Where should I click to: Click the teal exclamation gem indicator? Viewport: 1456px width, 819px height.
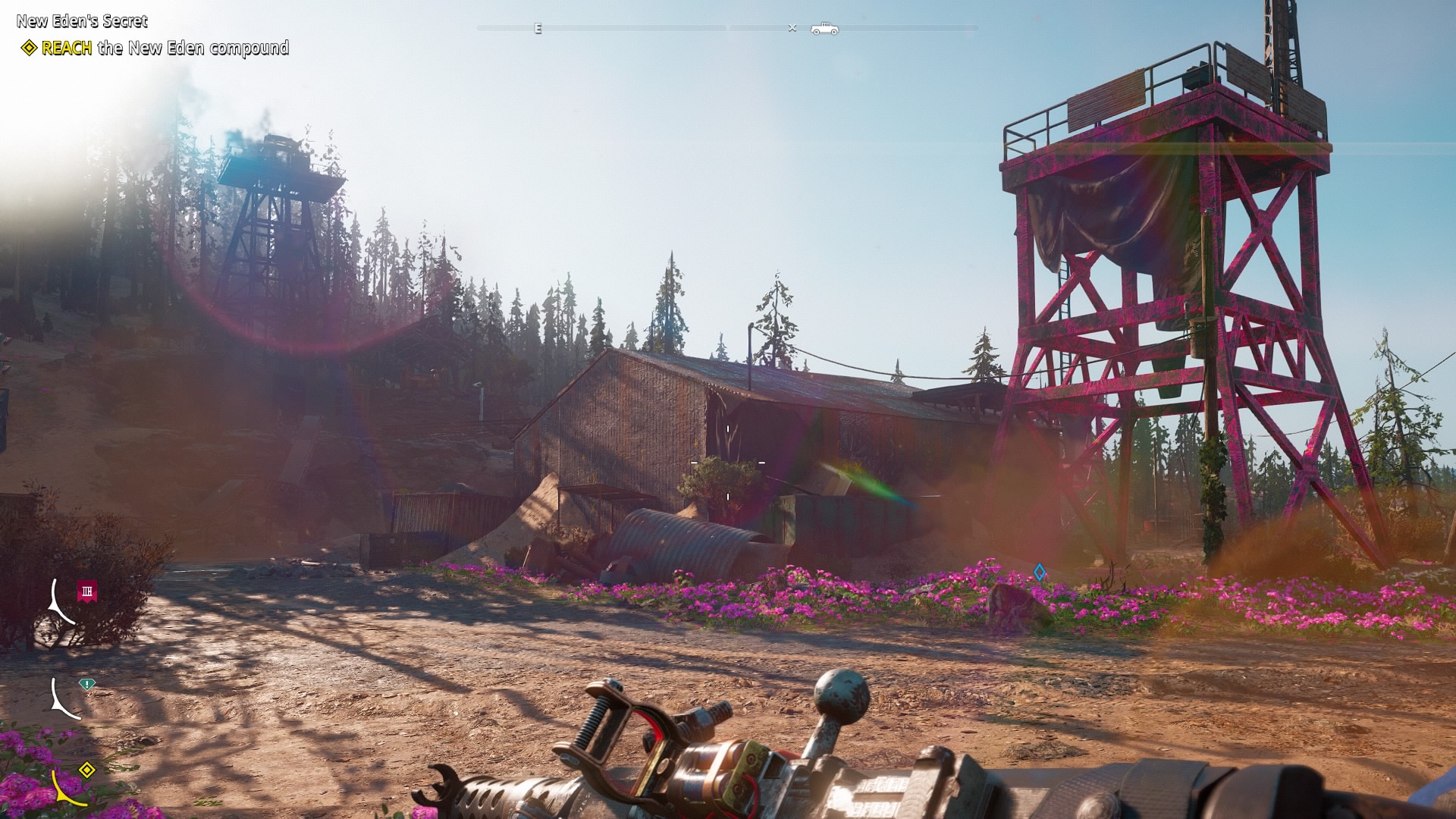point(87,684)
